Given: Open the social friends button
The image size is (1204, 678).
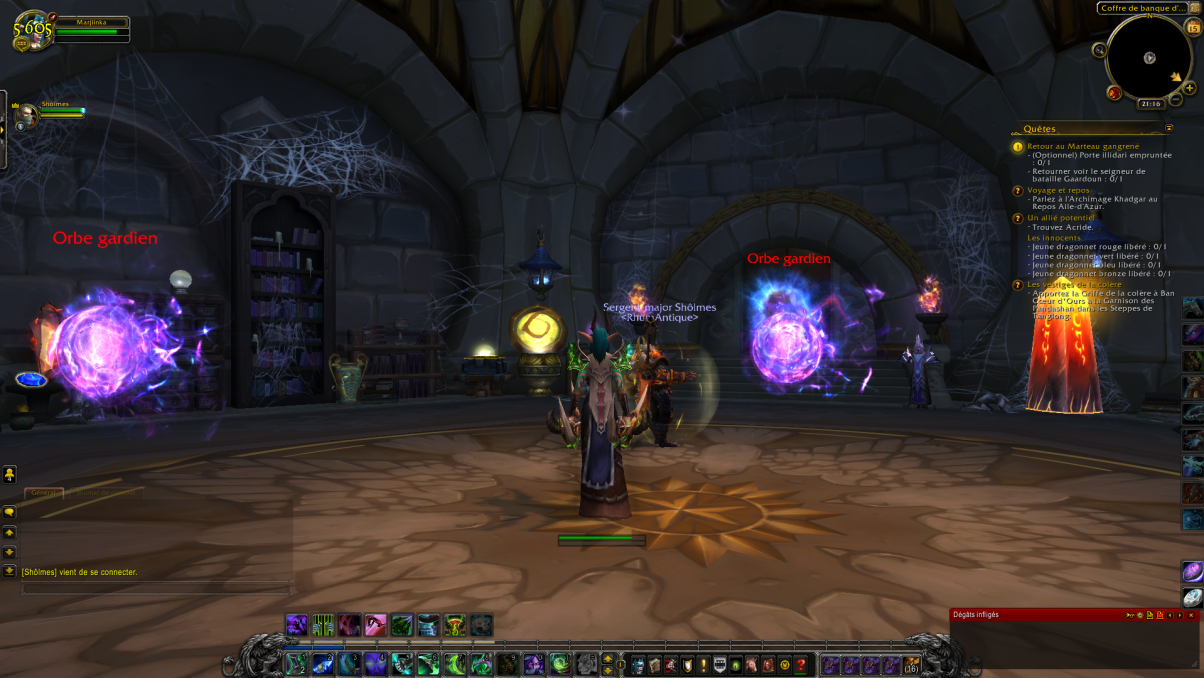Looking at the screenshot, I should pyautogui.click(x=9, y=473).
